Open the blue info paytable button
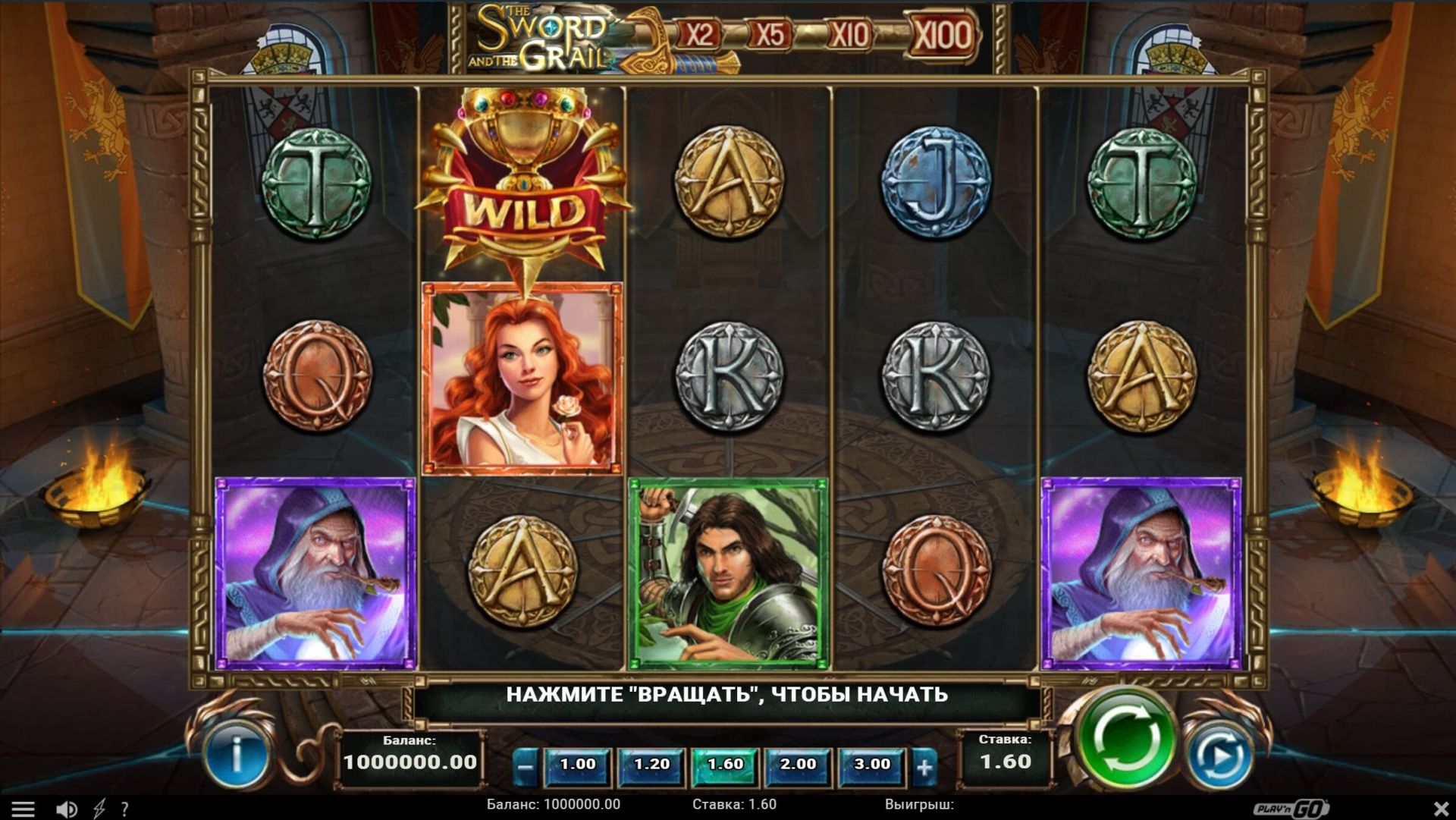The image size is (1456, 820). [237, 756]
